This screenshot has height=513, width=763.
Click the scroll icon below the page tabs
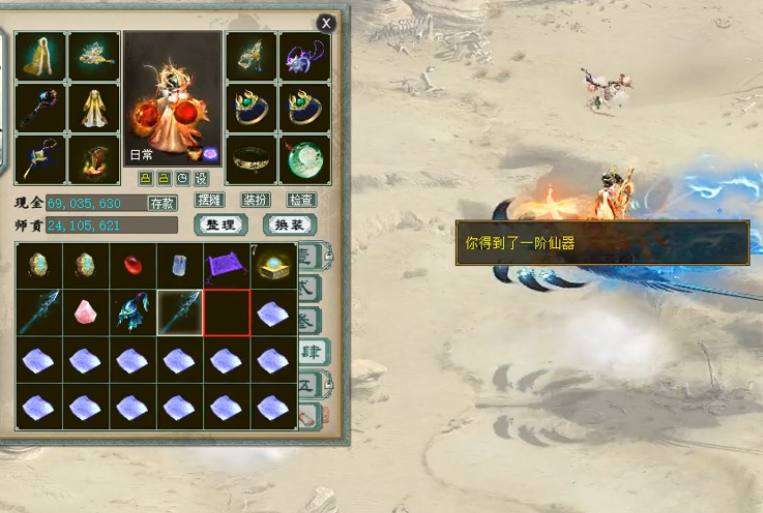pos(310,415)
